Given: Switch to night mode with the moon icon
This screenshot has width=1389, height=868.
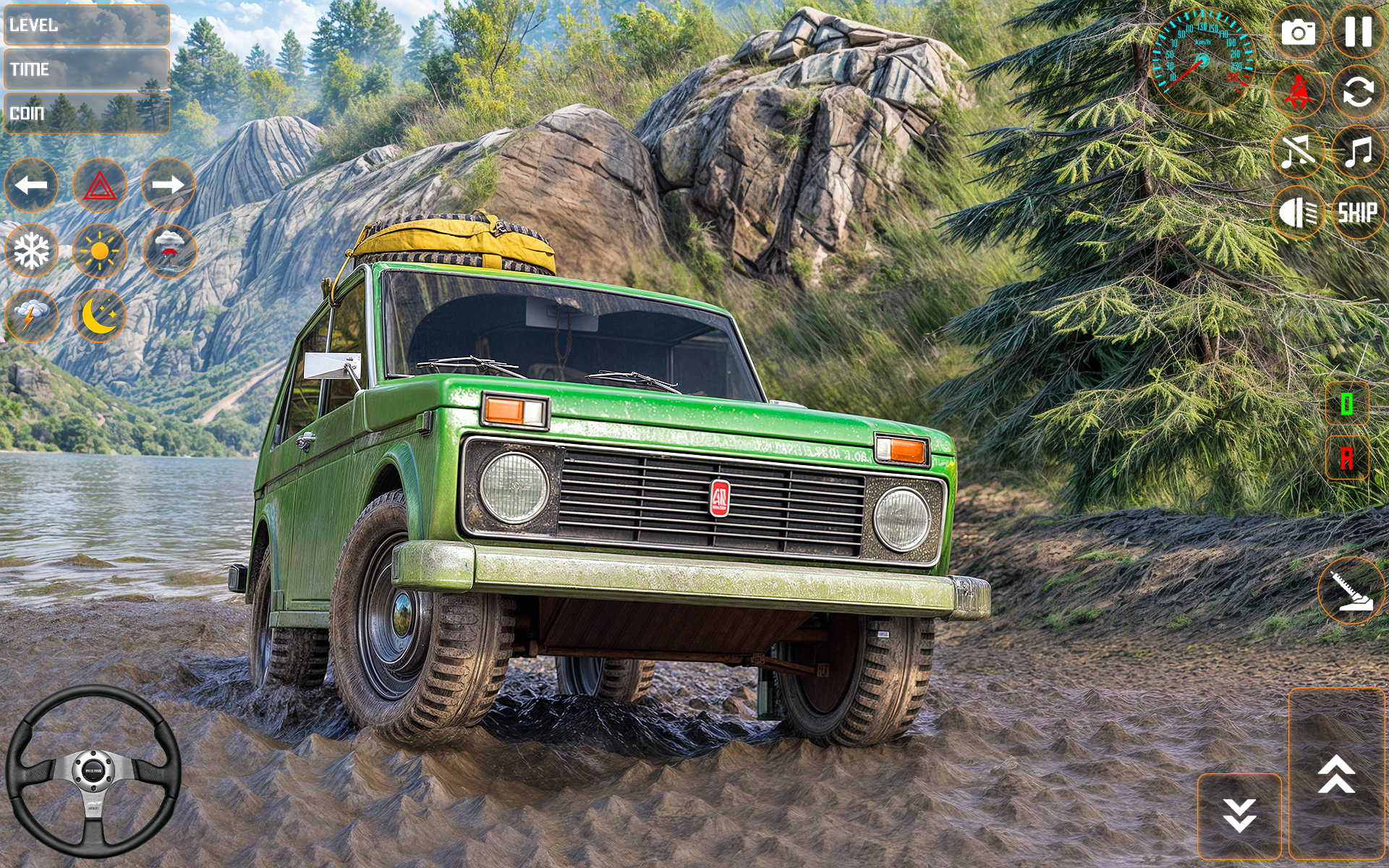Looking at the screenshot, I should point(101,315).
